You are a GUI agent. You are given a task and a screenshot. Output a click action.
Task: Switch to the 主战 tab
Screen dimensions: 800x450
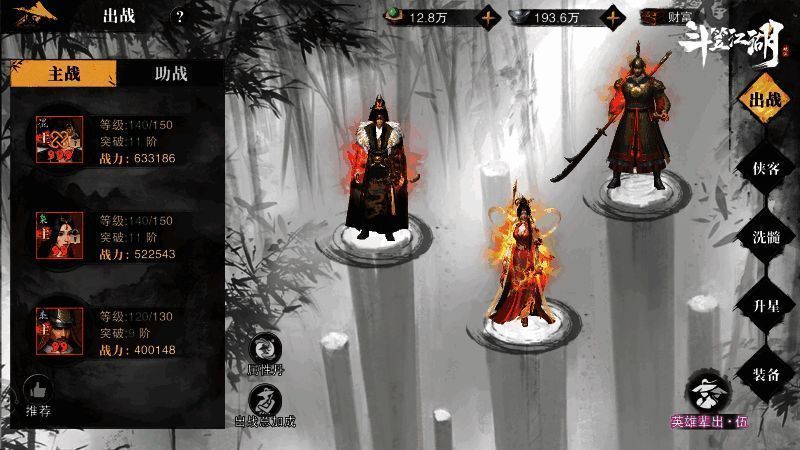[63, 73]
